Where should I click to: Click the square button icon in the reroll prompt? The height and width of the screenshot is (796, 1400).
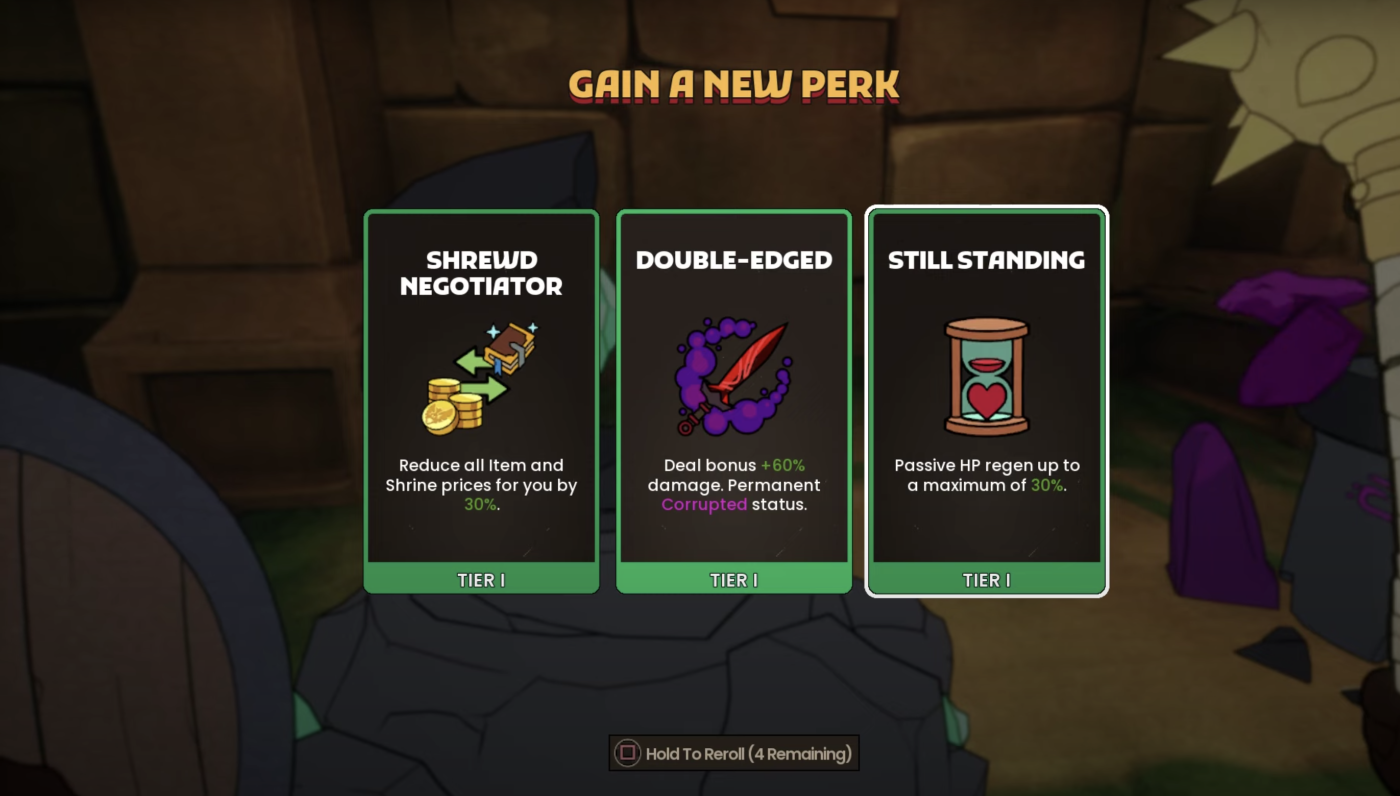[627, 753]
